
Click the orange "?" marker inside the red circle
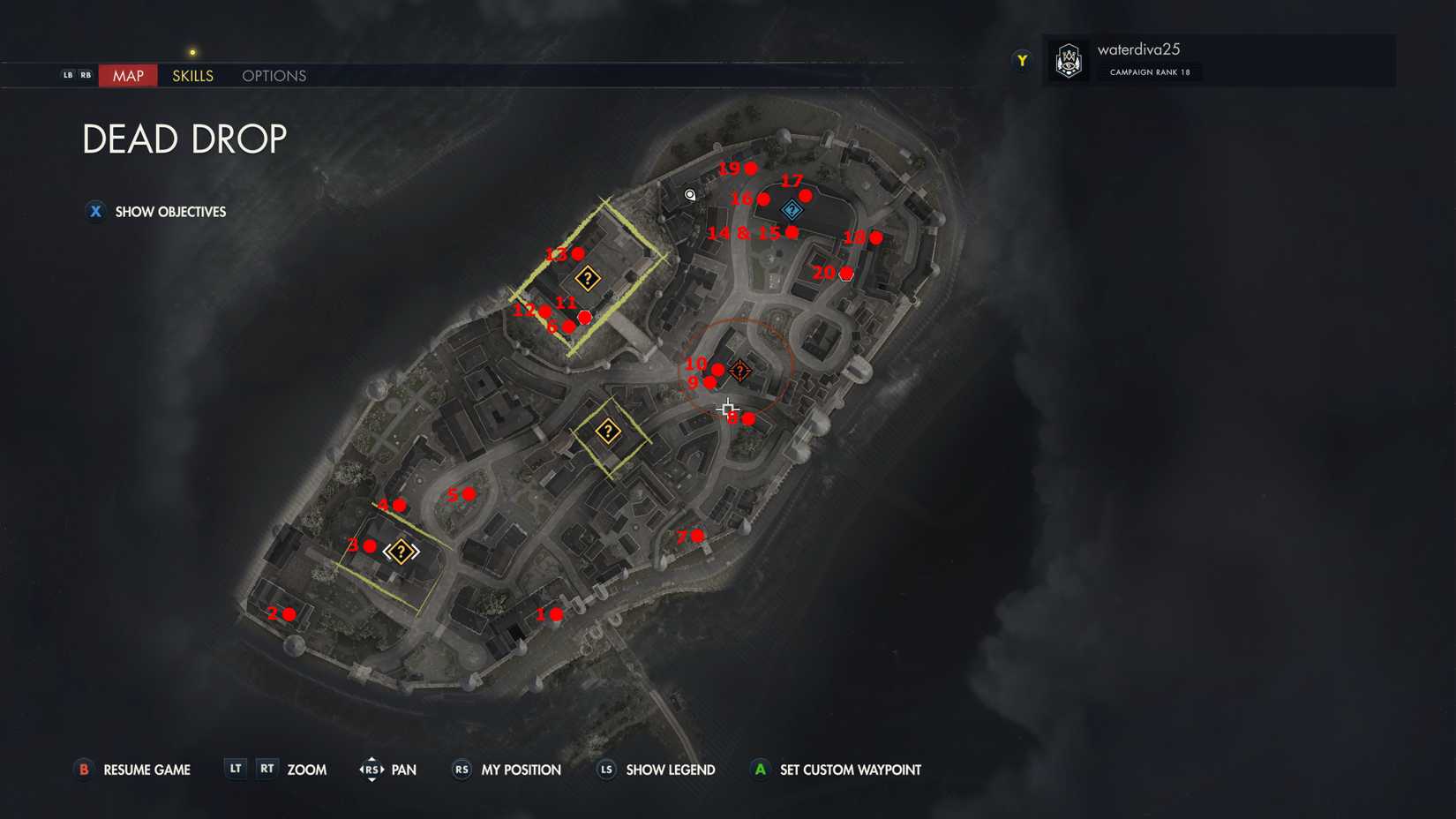(x=739, y=372)
